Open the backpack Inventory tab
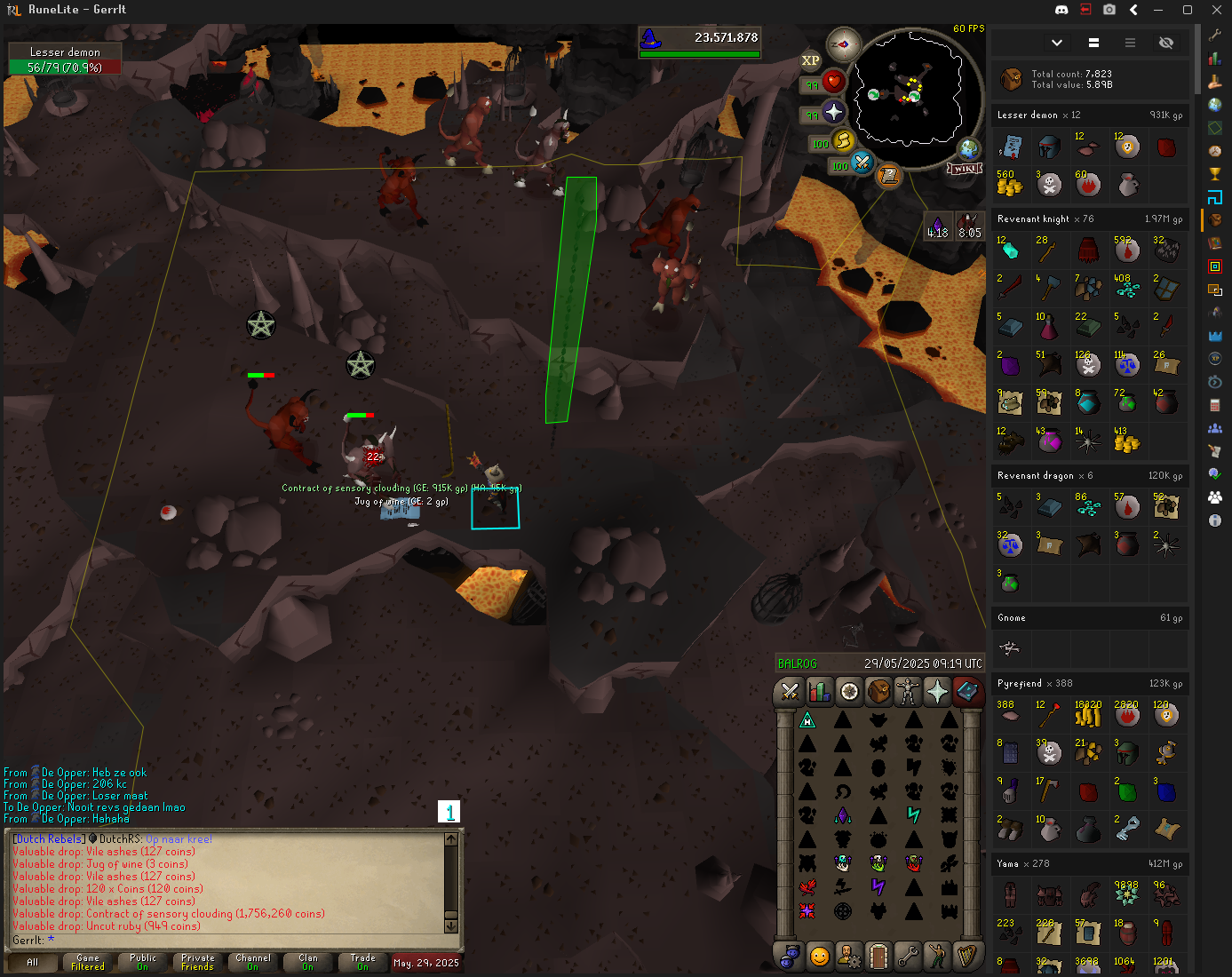The height and width of the screenshot is (977, 1232). (x=878, y=691)
